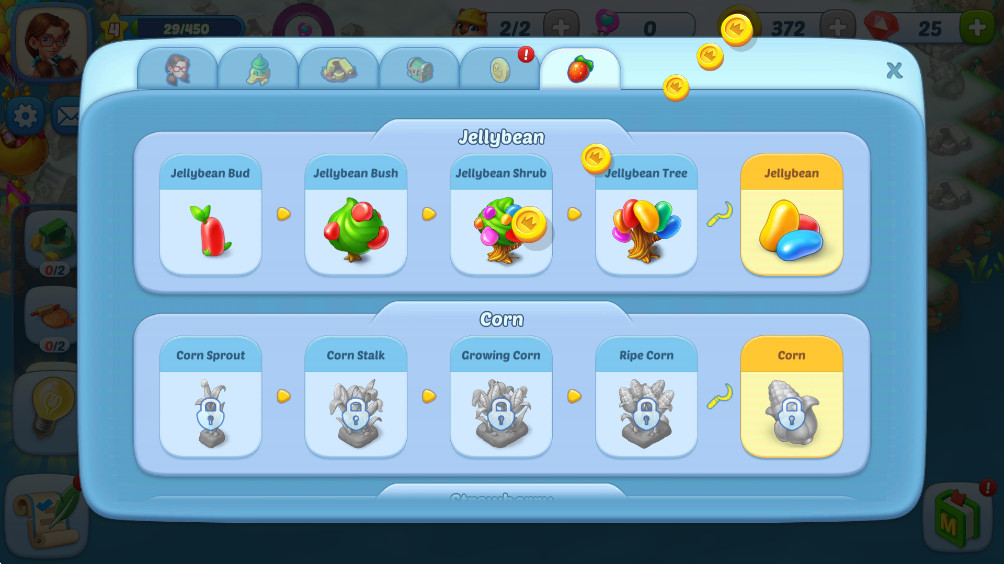Switch to the treasure chest tab

click(419, 69)
